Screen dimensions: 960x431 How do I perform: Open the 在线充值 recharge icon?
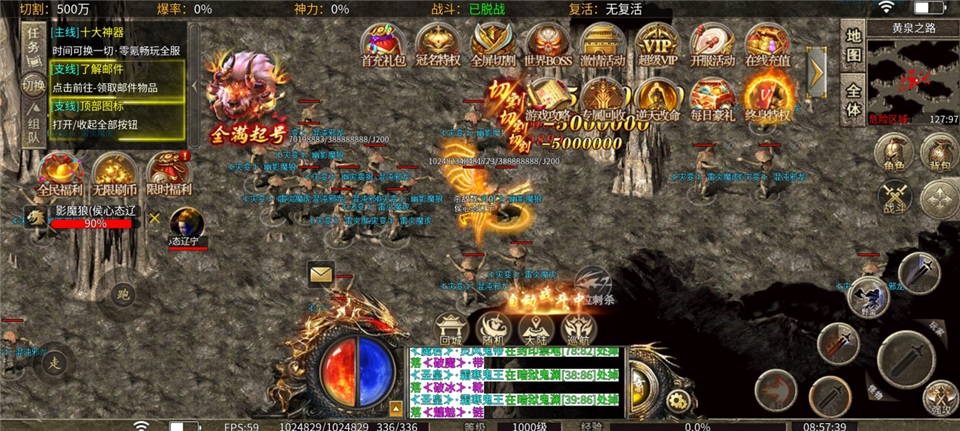pos(767,45)
